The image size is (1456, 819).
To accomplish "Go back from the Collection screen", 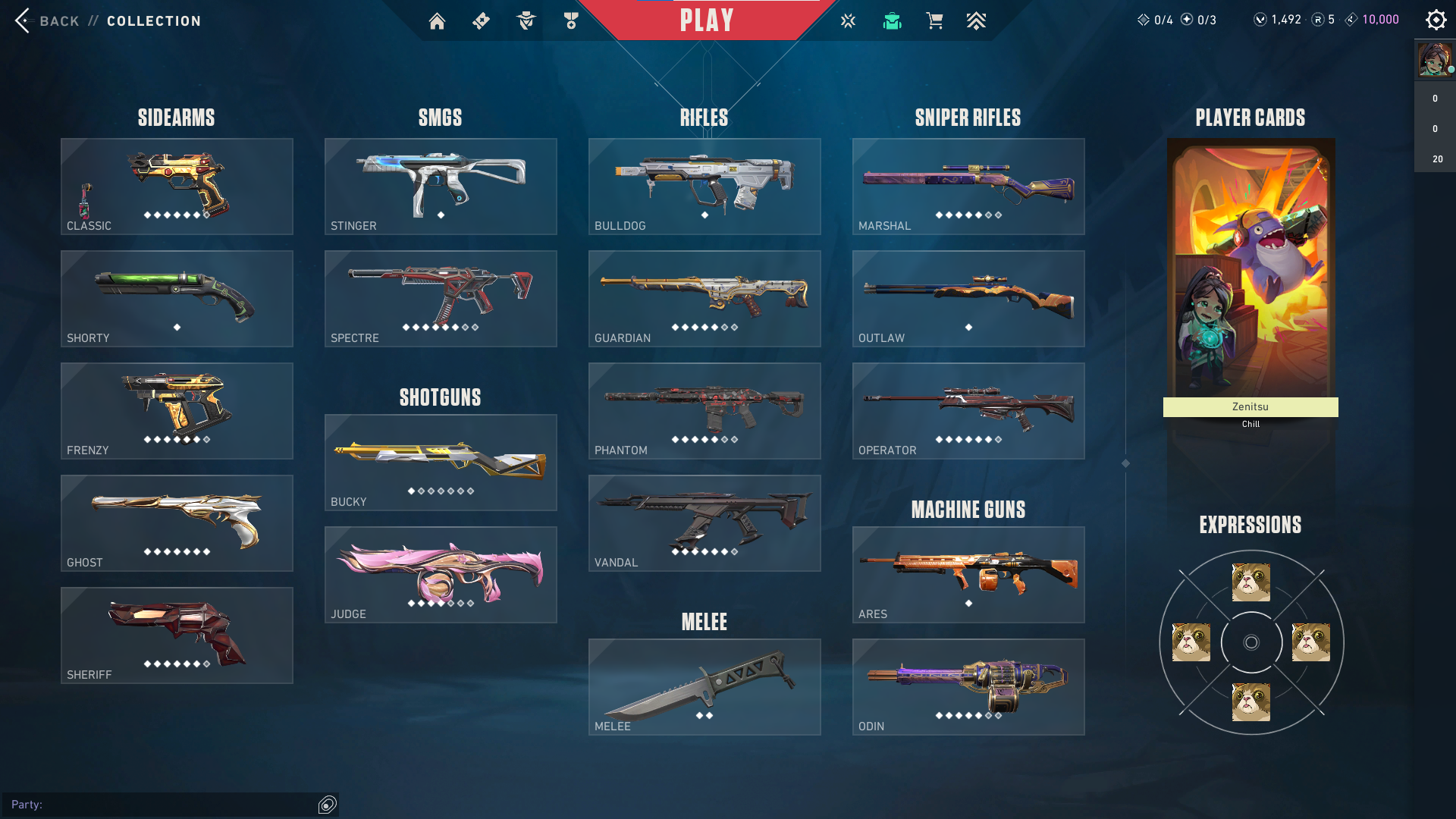I will [45, 20].
